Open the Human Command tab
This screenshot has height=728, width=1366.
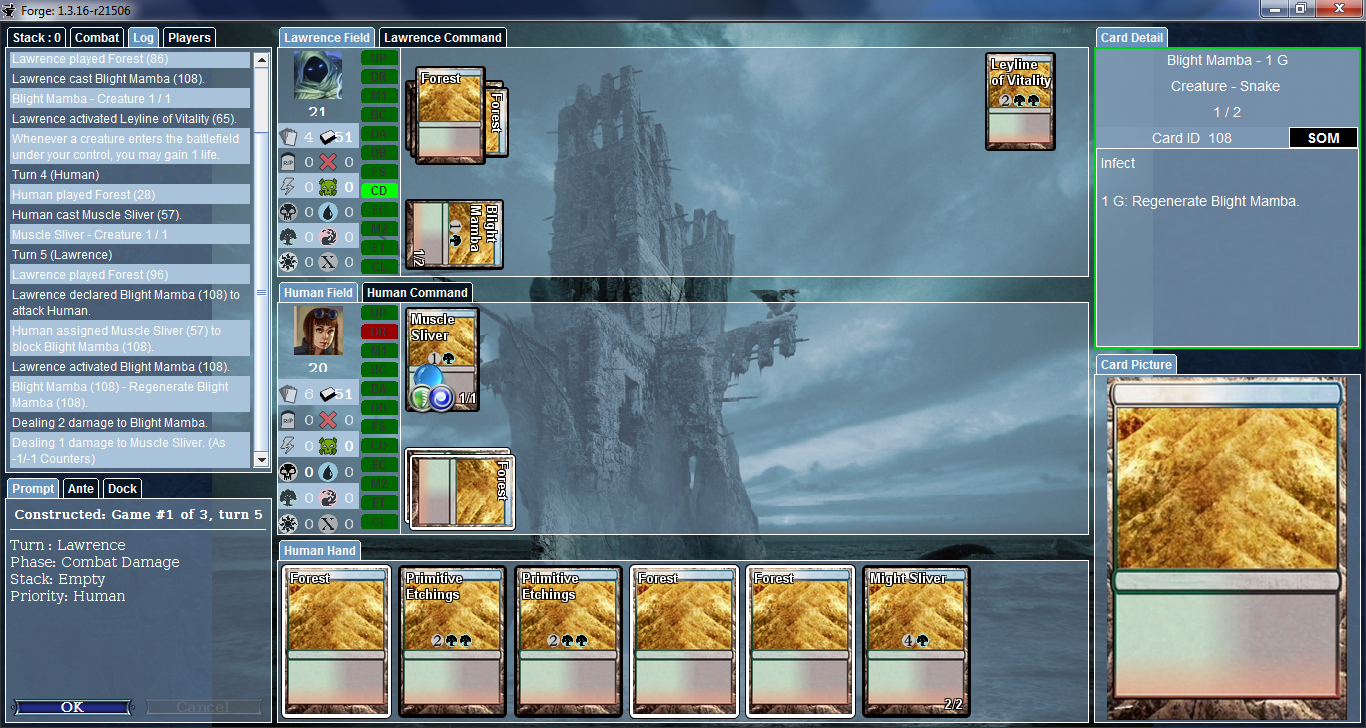416,293
